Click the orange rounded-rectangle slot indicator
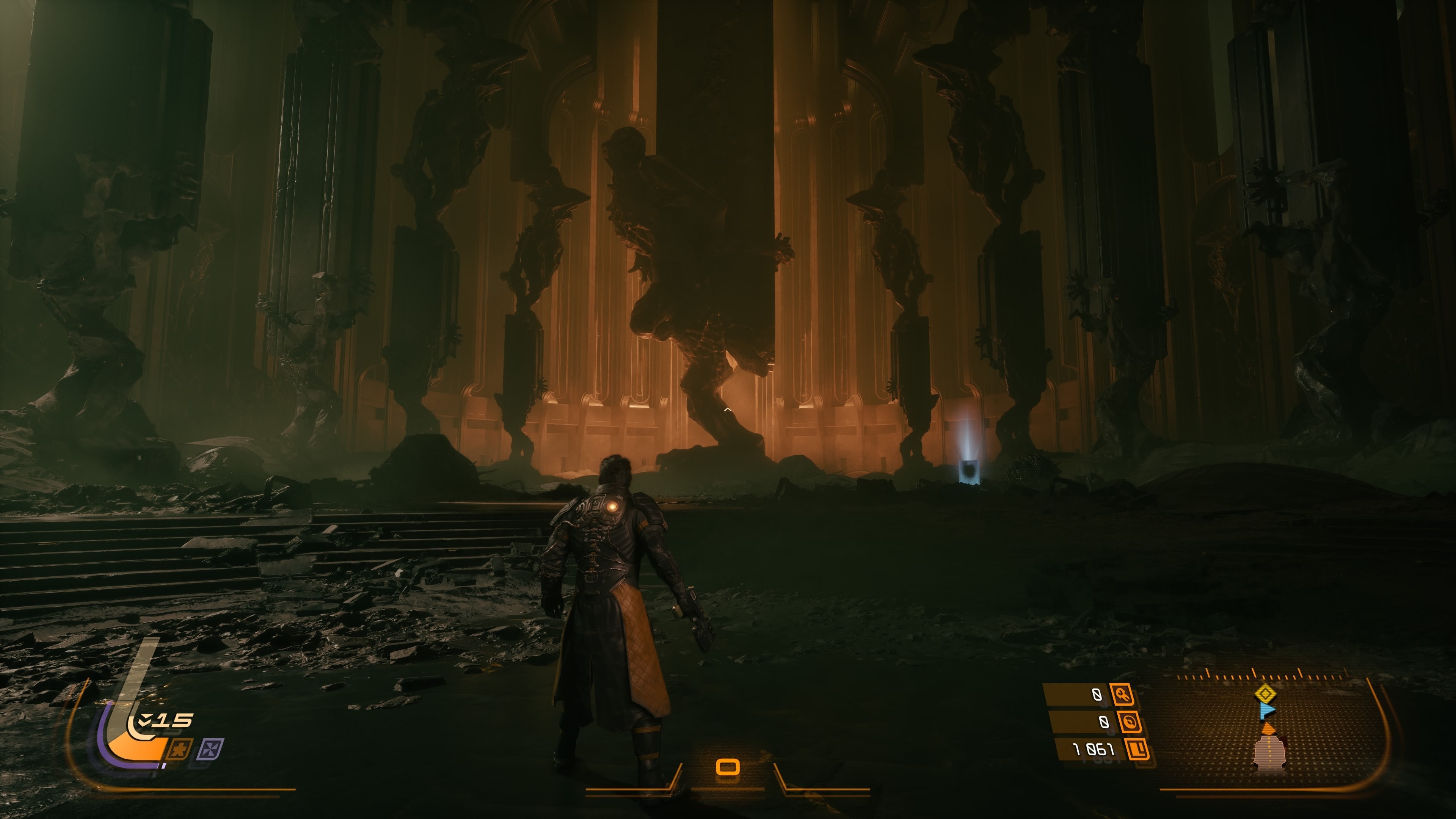Viewport: 1456px width, 819px height. point(728,767)
